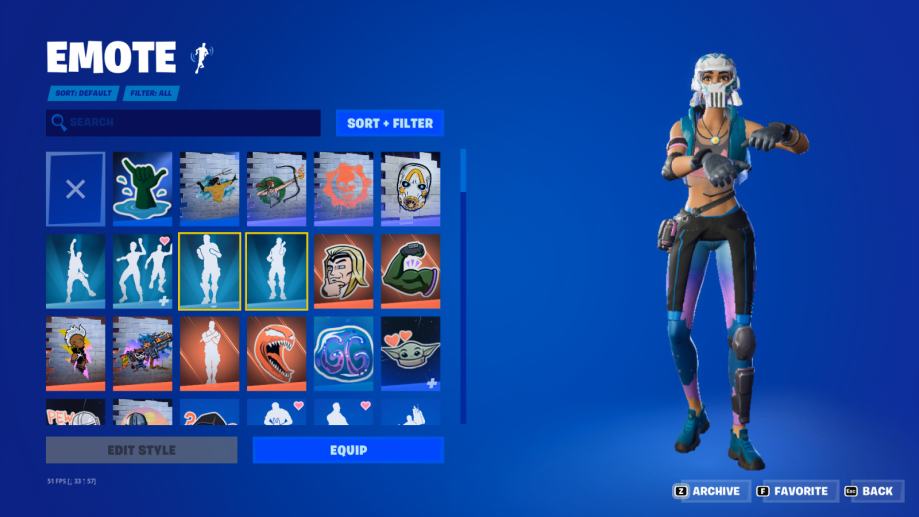The height and width of the screenshot is (517, 919).
Task: Click the emote search field
Action: pos(184,123)
